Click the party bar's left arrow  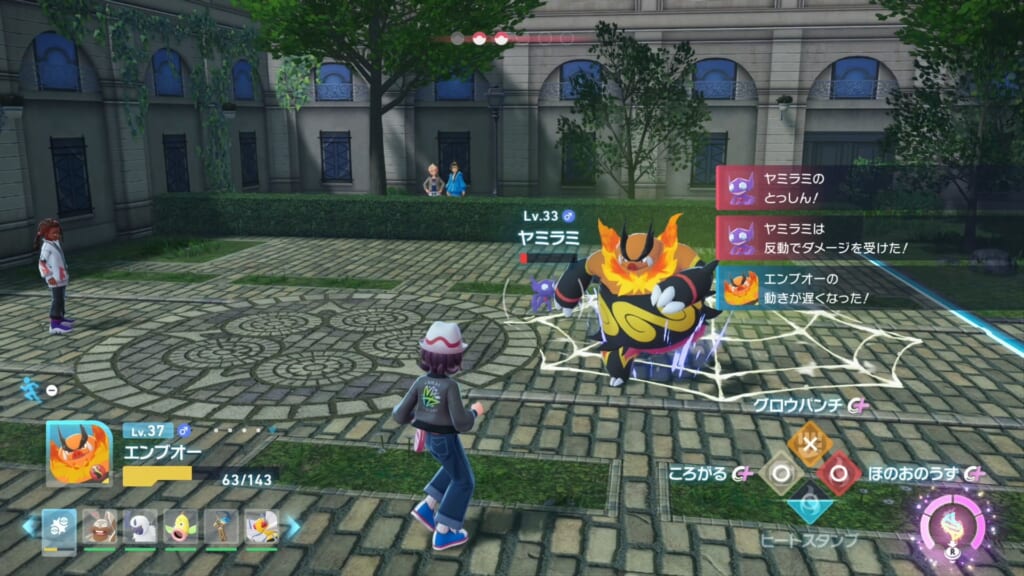coord(29,527)
